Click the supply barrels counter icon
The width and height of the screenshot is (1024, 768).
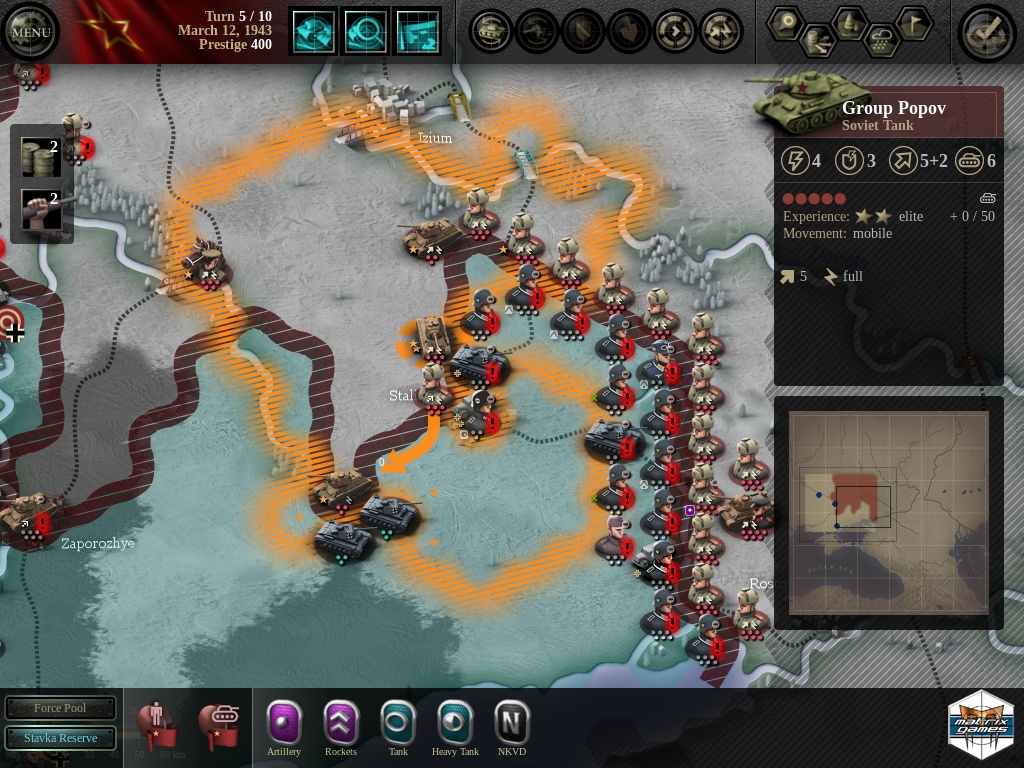click(x=40, y=159)
